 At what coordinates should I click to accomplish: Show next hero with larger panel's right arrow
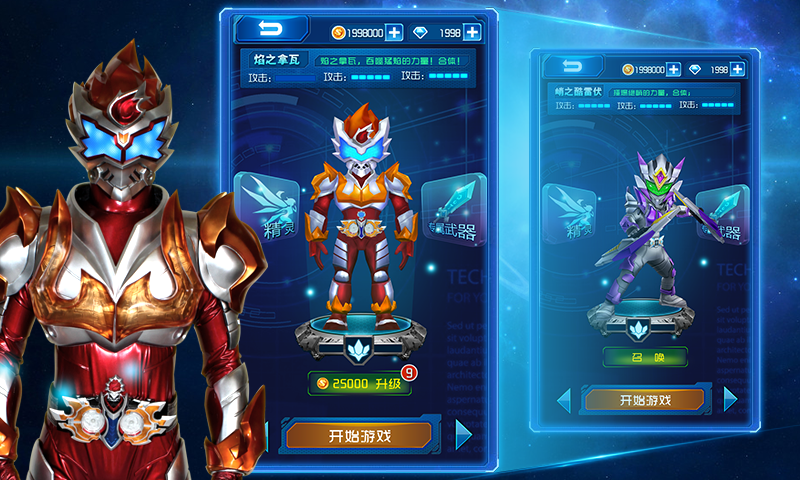[463, 434]
